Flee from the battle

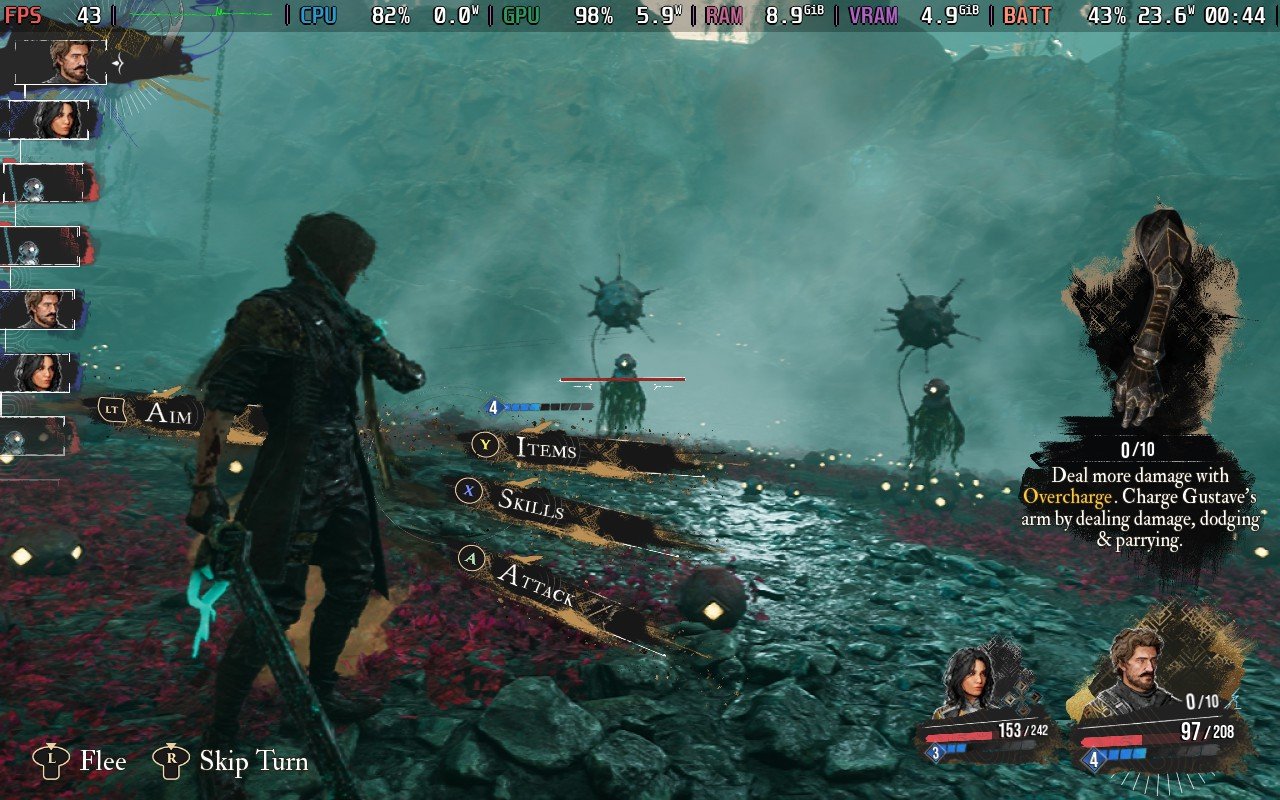[102, 762]
